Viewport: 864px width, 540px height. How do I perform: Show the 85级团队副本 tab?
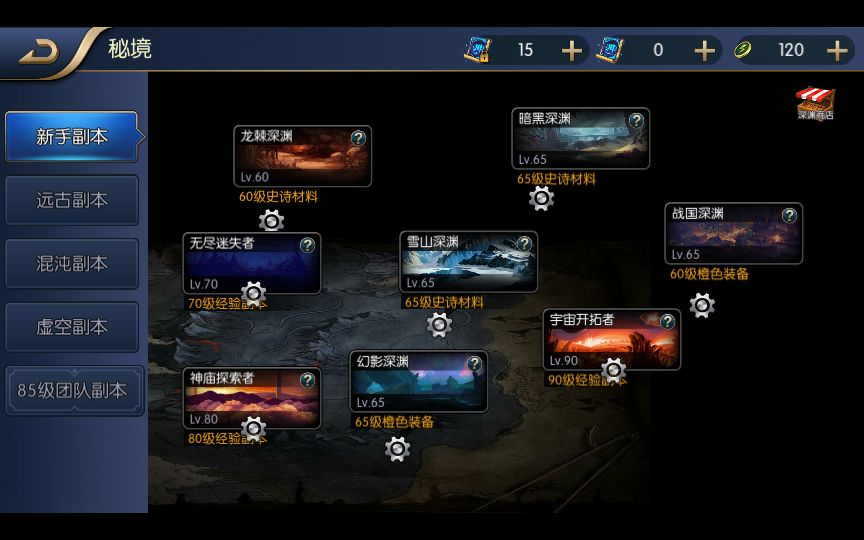pyautogui.click(x=72, y=391)
